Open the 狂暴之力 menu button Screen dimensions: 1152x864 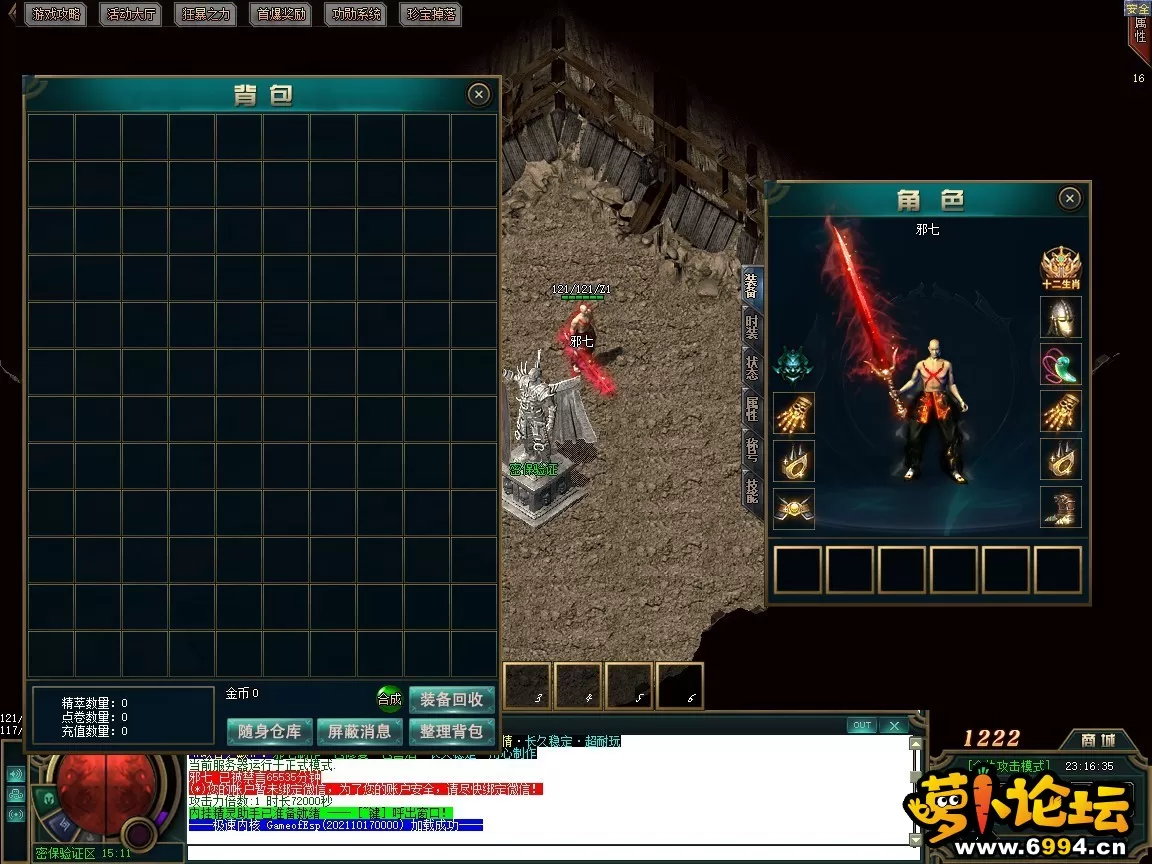[x=206, y=14]
